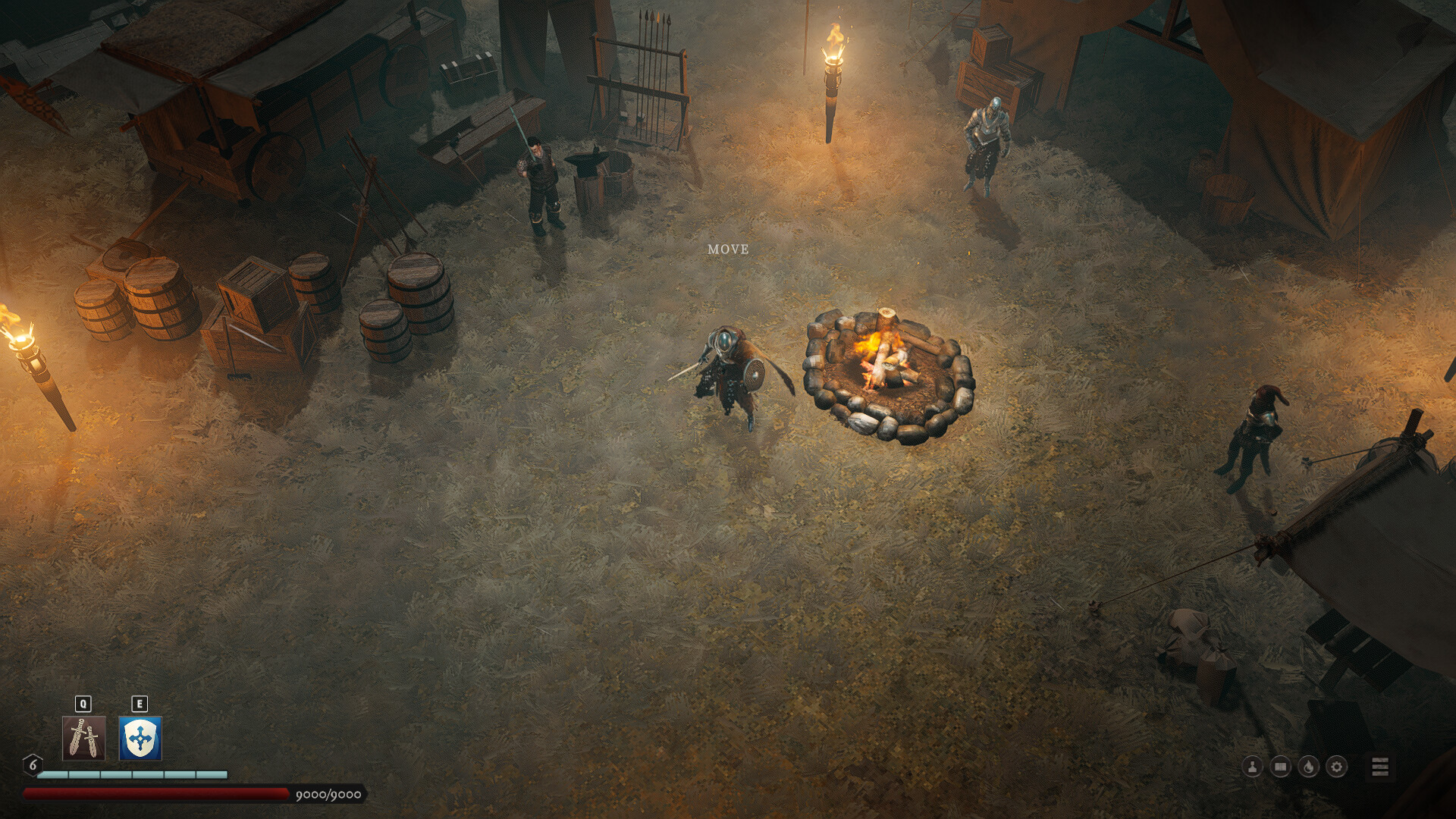Click the E keybind label above the shield
The width and height of the screenshot is (1456, 819).
coord(139,702)
